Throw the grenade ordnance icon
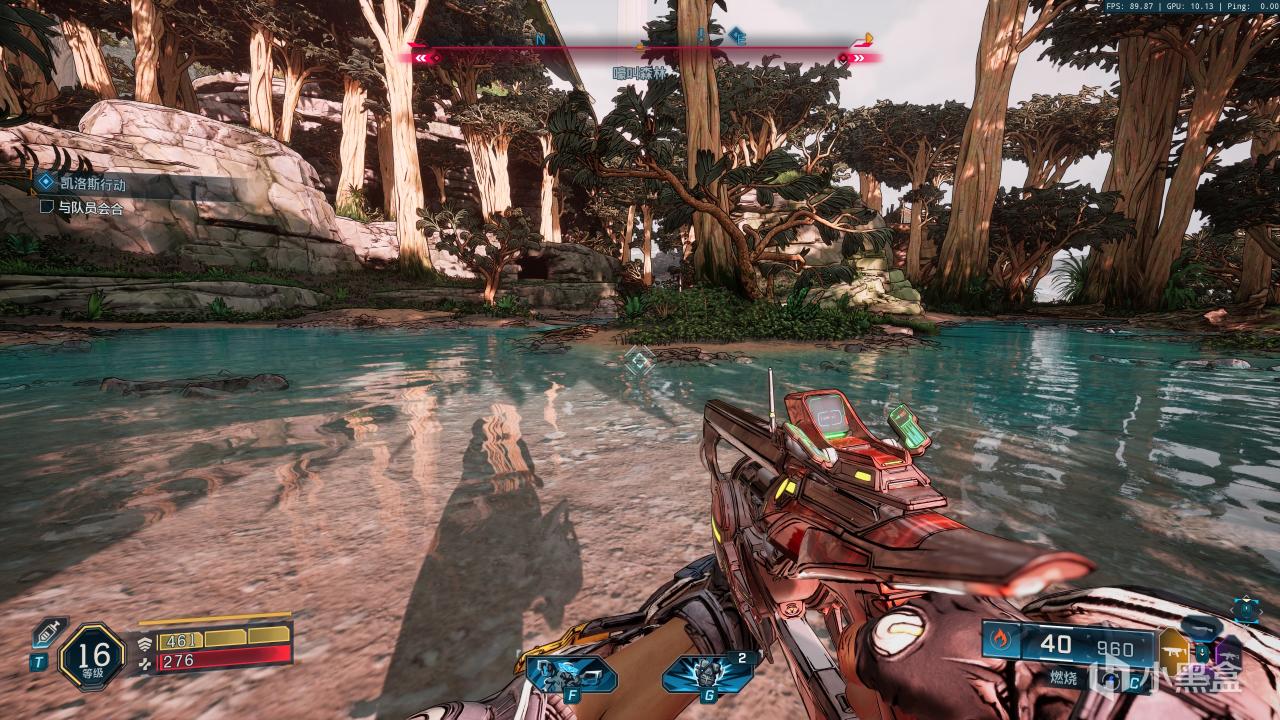 (708, 674)
